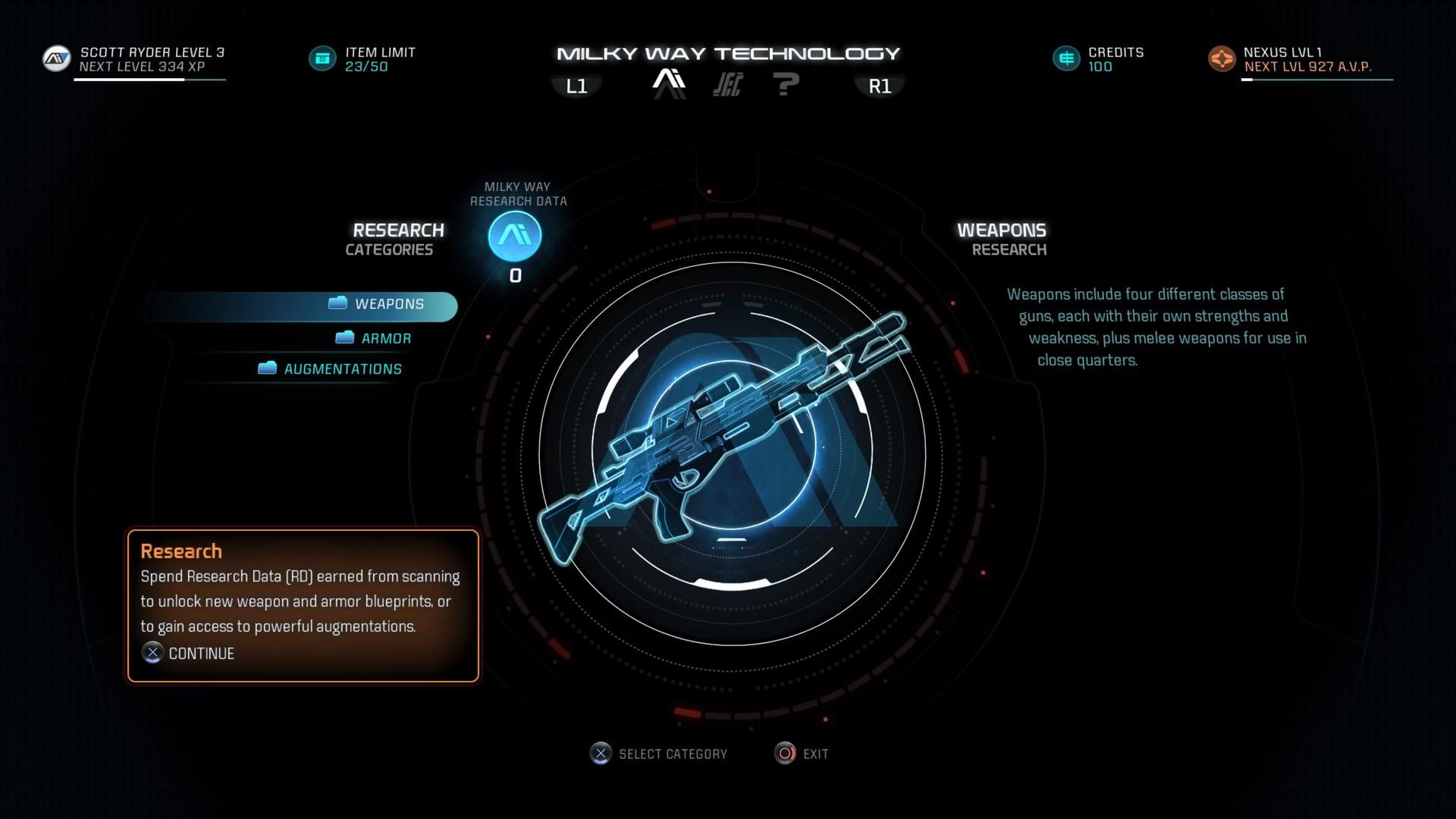Click the Milky Way Research Data orb

click(514, 237)
